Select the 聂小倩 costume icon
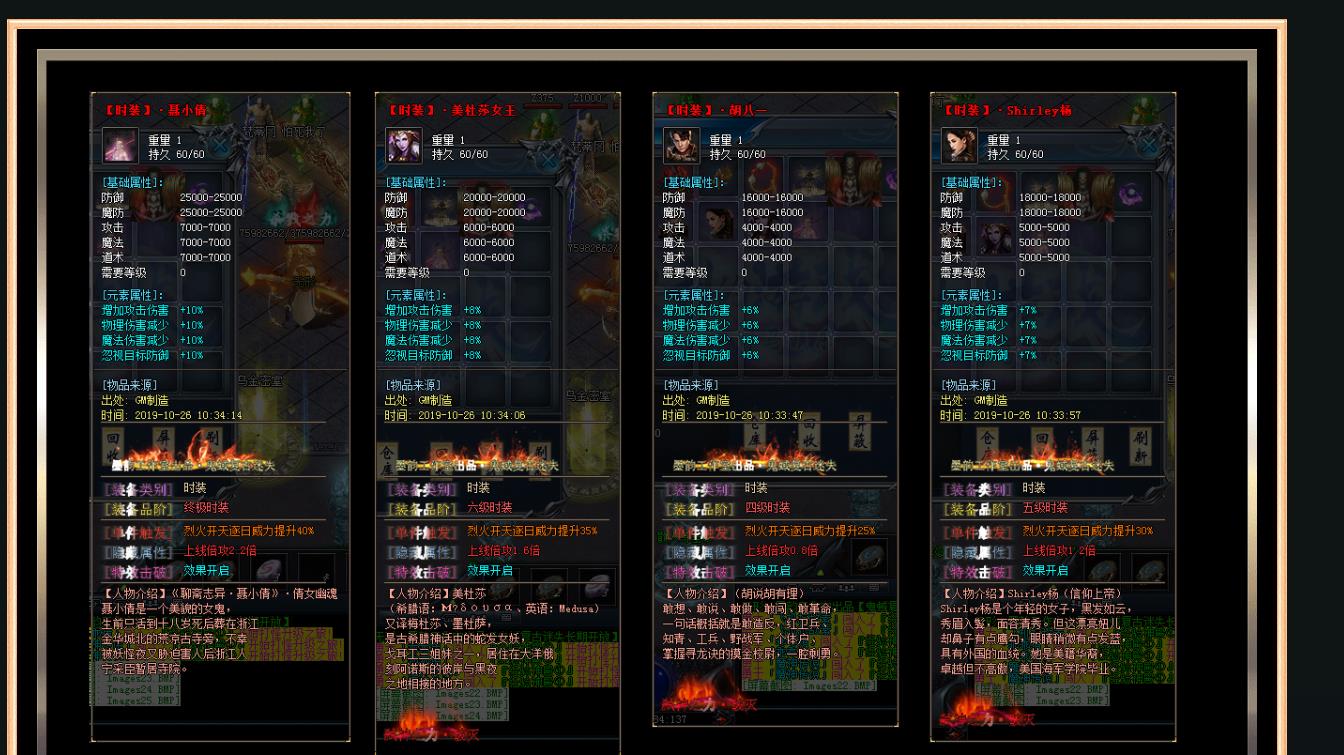 [x=120, y=146]
